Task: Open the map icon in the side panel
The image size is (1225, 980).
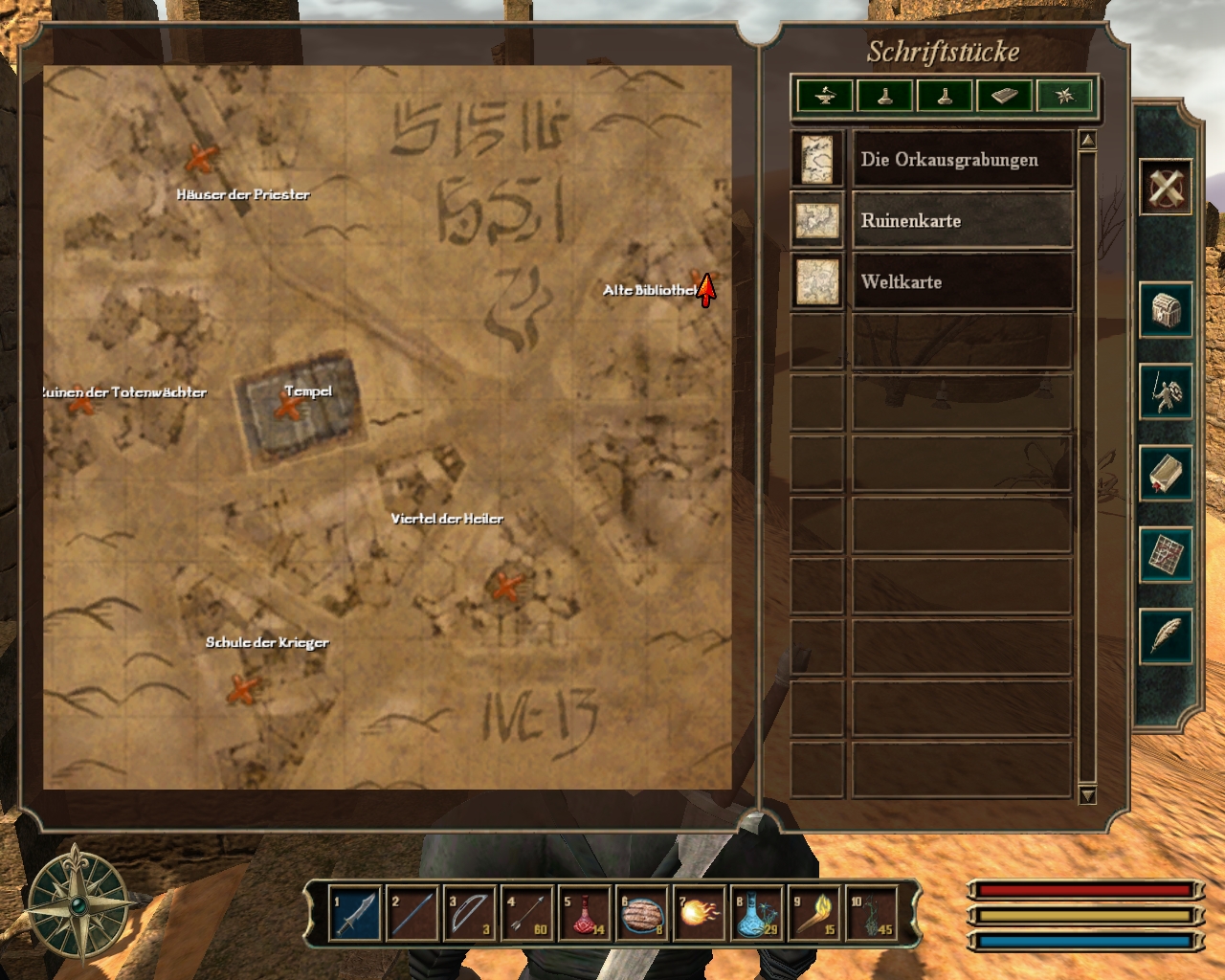Action: click(1166, 554)
